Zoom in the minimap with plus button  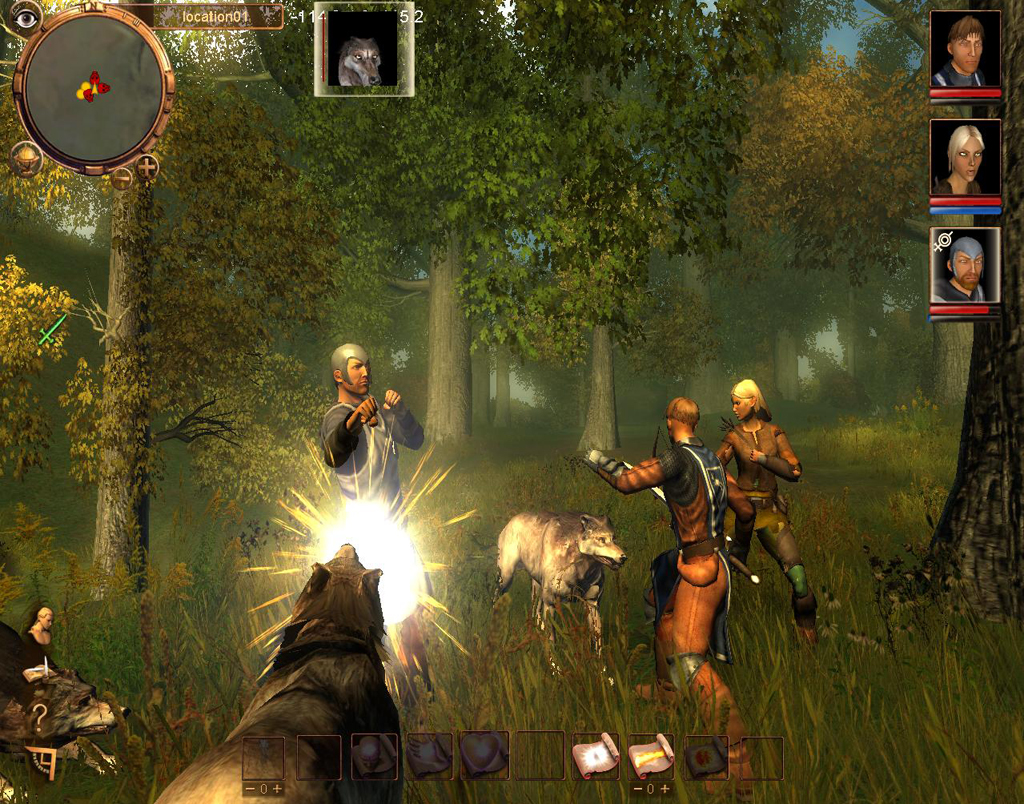pyautogui.click(x=147, y=167)
